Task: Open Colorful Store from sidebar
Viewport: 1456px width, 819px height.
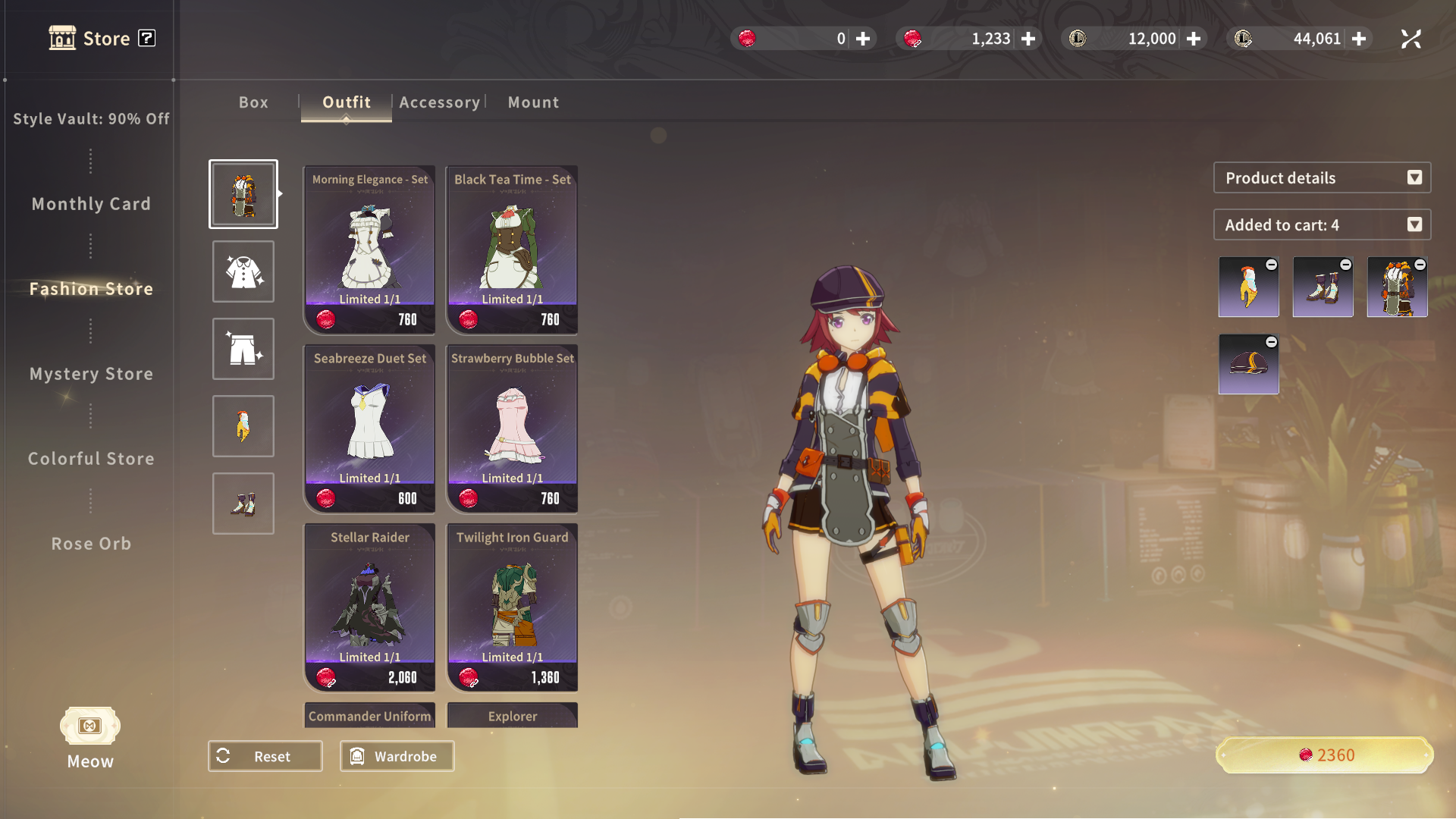Action: point(91,459)
